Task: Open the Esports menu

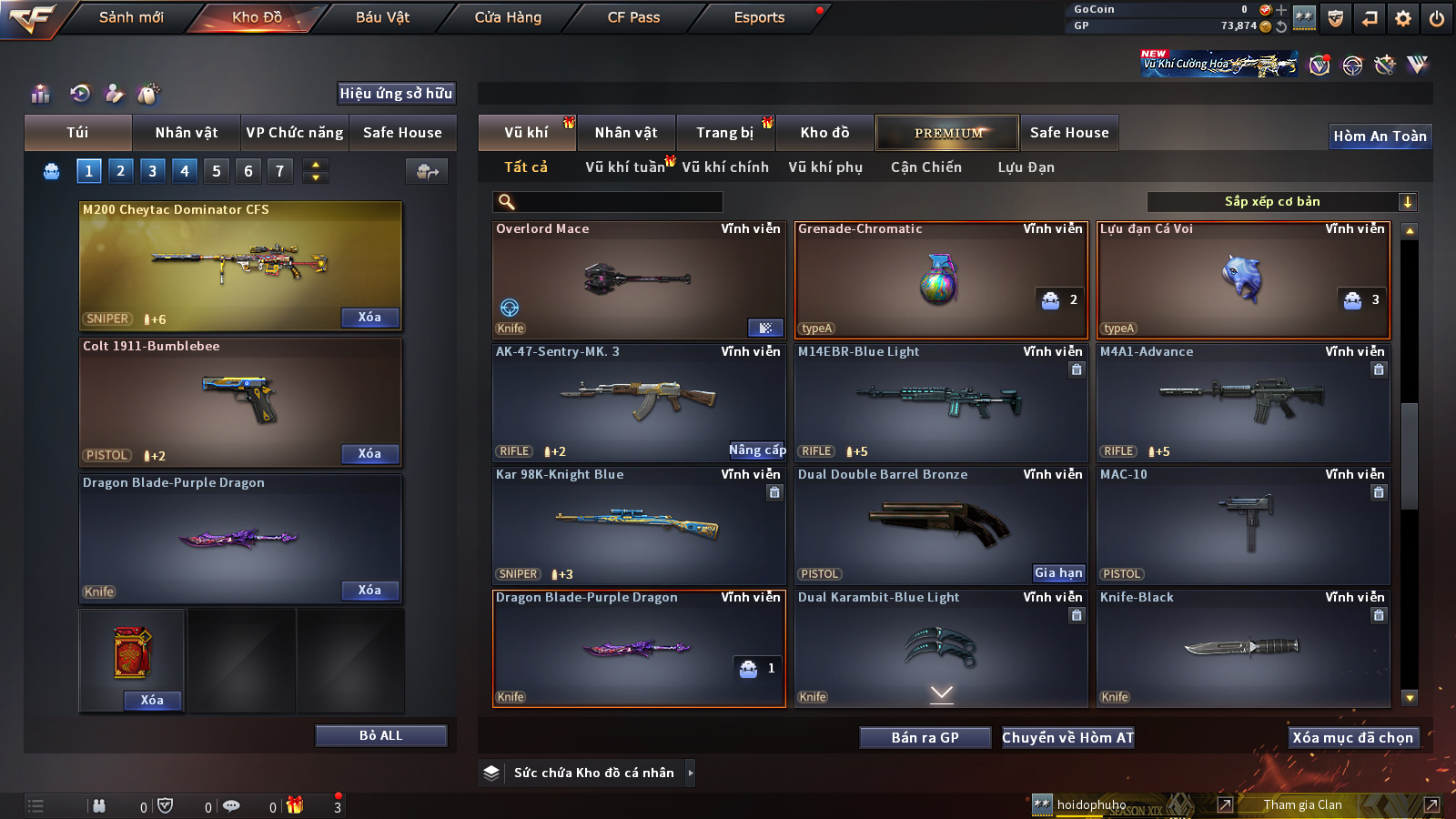Action: pyautogui.click(x=759, y=17)
